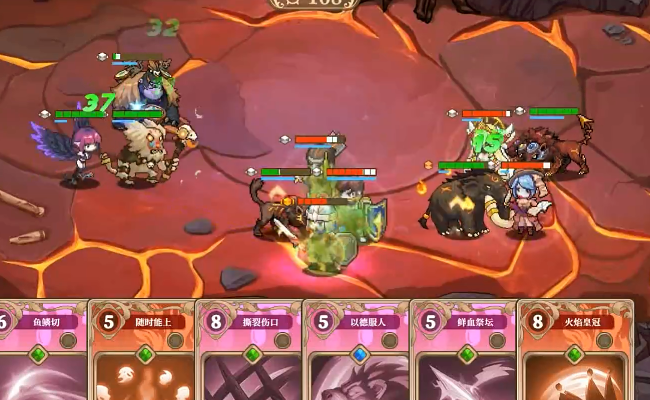Play the 鲜血祭坛 card
This screenshot has width=650, height=400.
tap(463, 355)
